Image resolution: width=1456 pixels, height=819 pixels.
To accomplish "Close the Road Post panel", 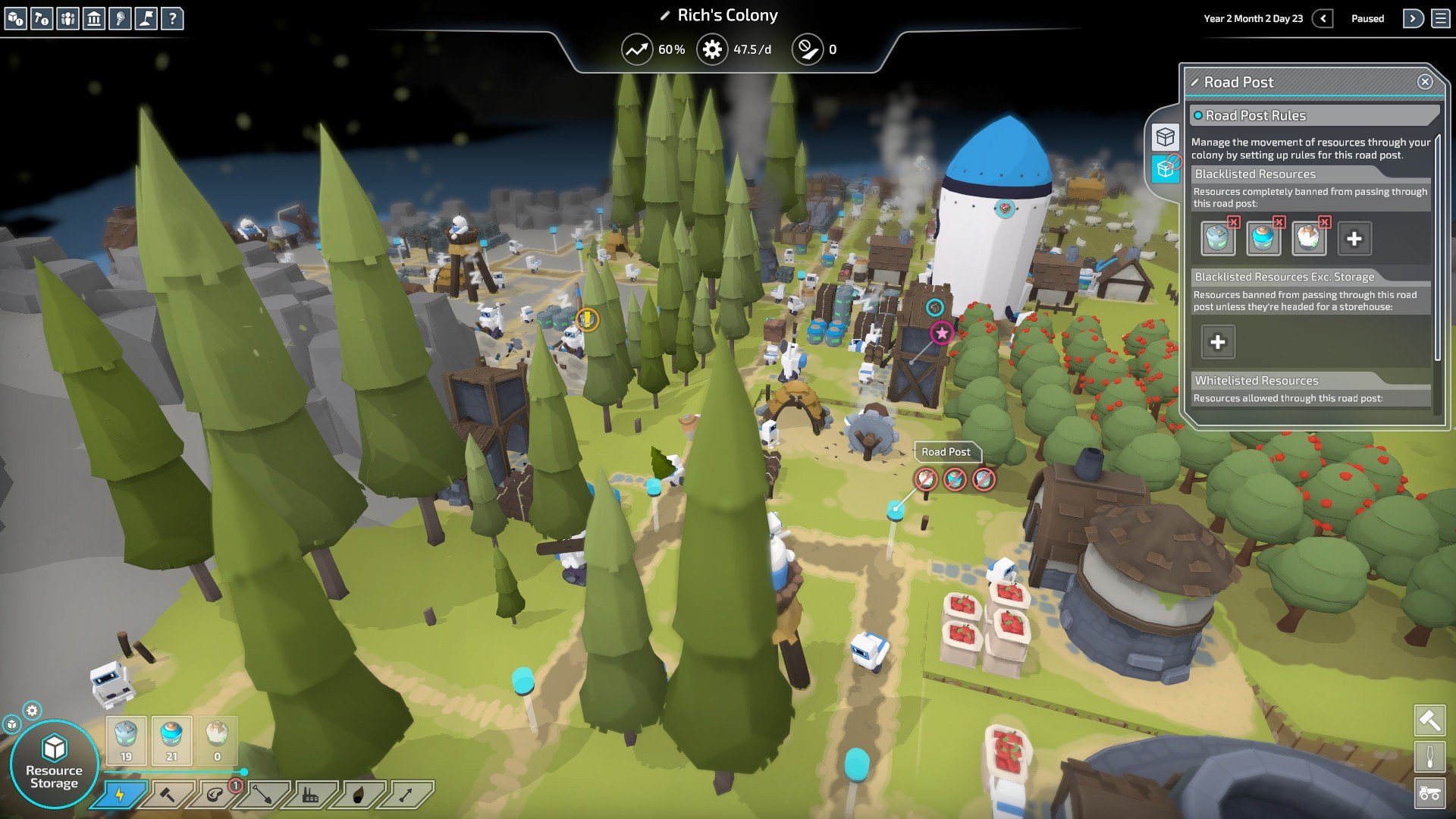I will coord(1425,82).
